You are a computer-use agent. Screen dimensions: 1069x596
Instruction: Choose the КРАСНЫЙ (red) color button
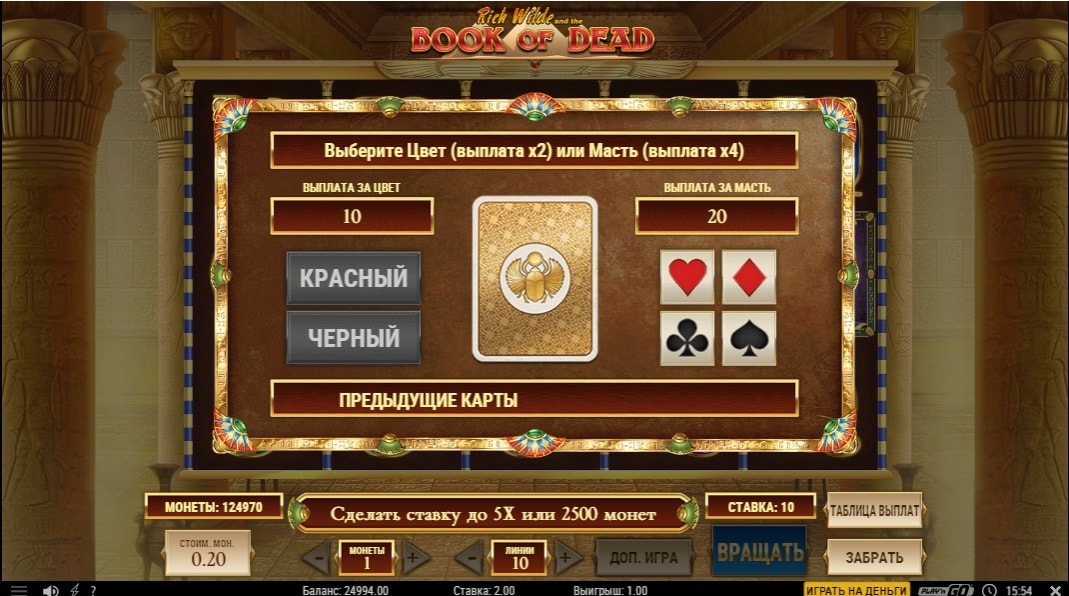coord(353,278)
